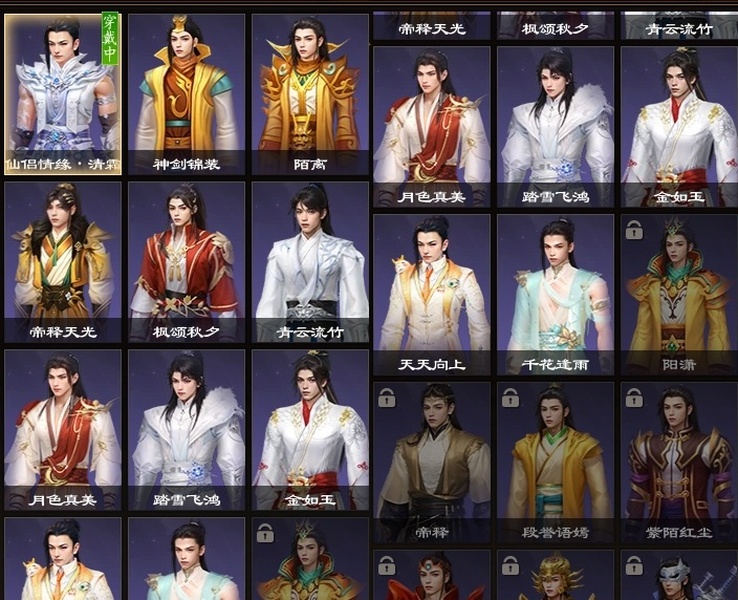The width and height of the screenshot is (738, 600).
Task: Pick the 陌离 golden armor costume
Action: click(x=310, y=94)
